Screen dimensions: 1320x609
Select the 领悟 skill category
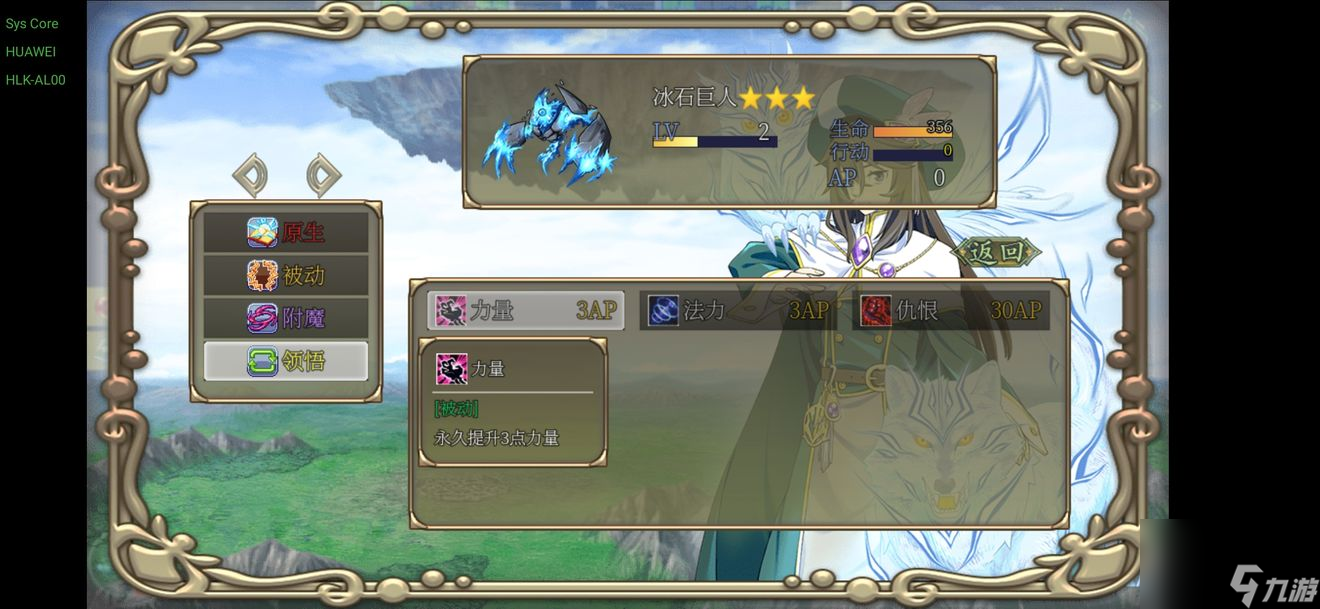[x=286, y=361]
